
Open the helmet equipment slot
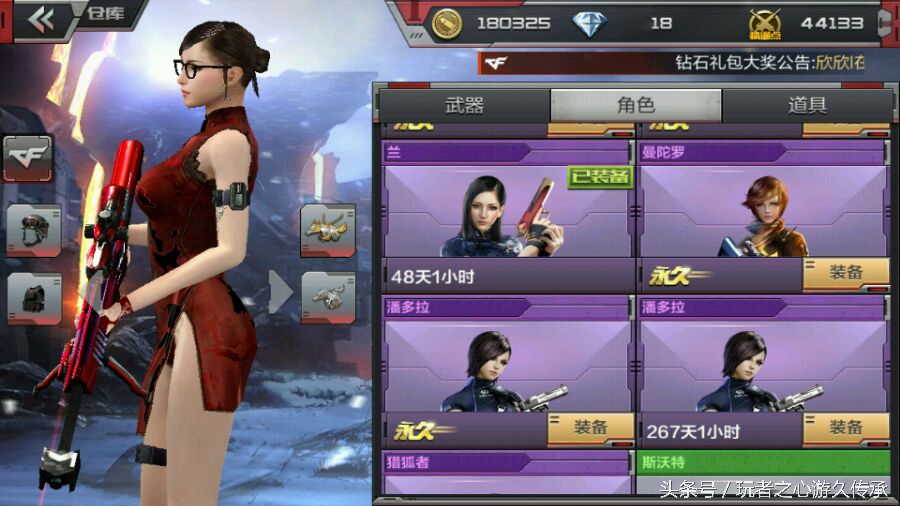(33, 230)
